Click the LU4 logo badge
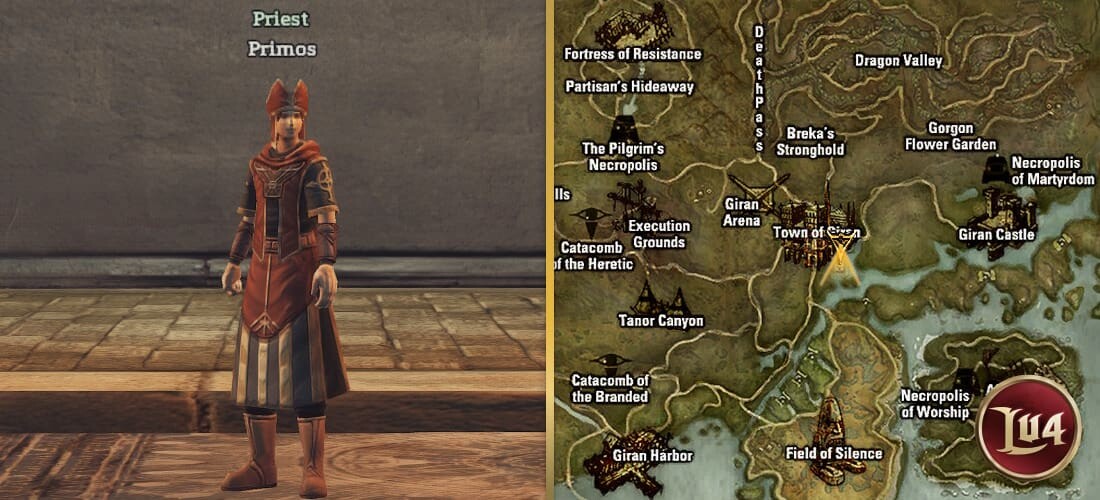 pyautogui.click(x=1030, y=429)
